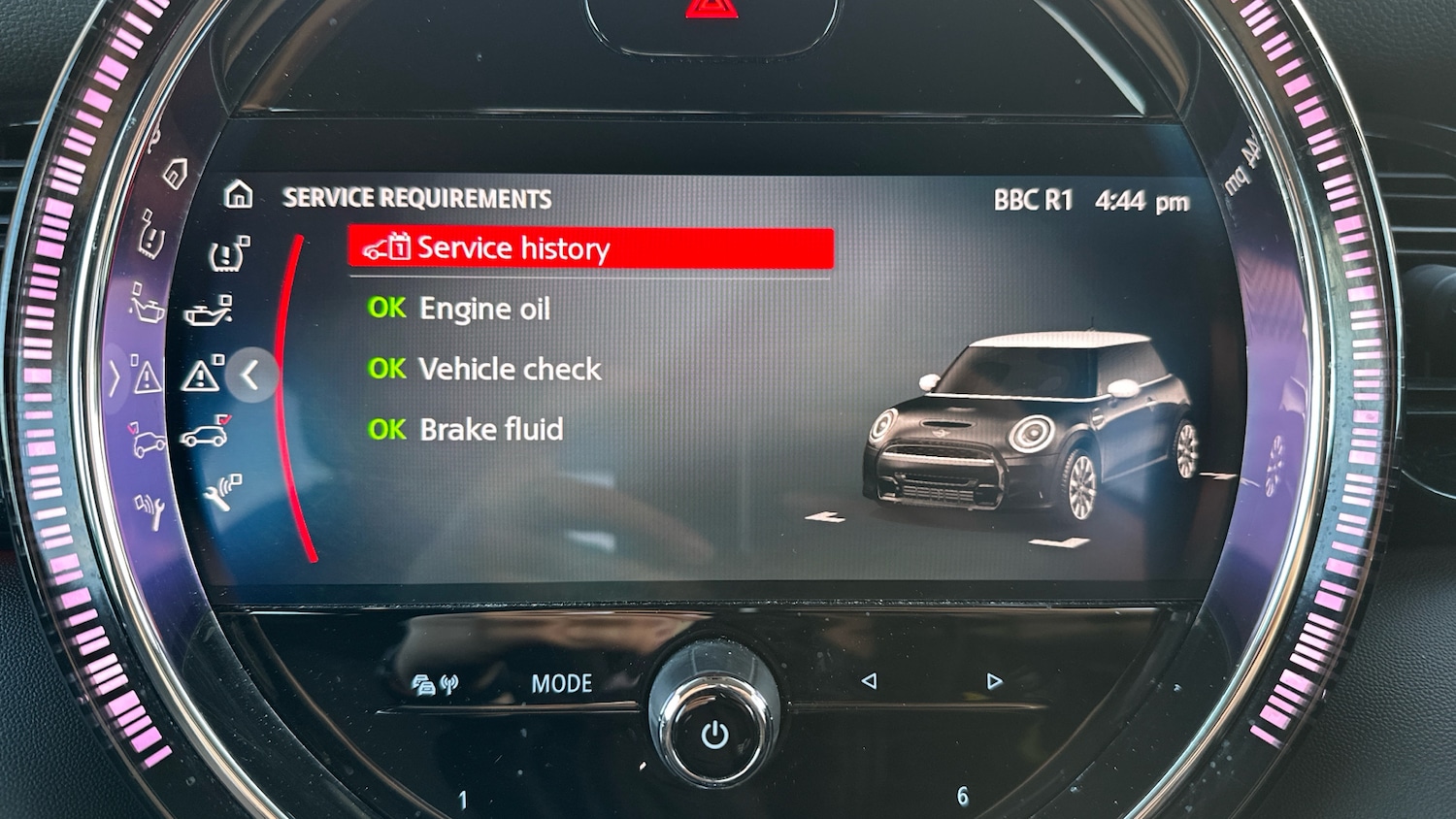Hit the power button on the knob
The height and width of the screenshot is (819, 1456).
(715, 735)
